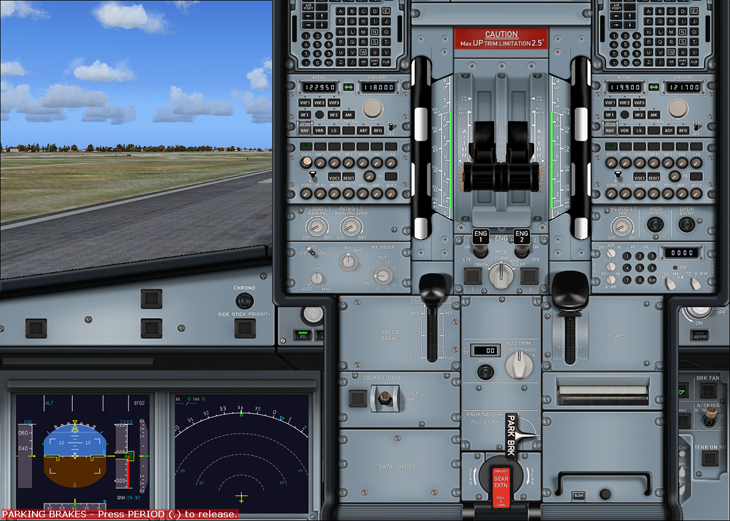The image size is (730, 521).
Task: Turn the weather radar TILT knob
Action: pos(383,275)
